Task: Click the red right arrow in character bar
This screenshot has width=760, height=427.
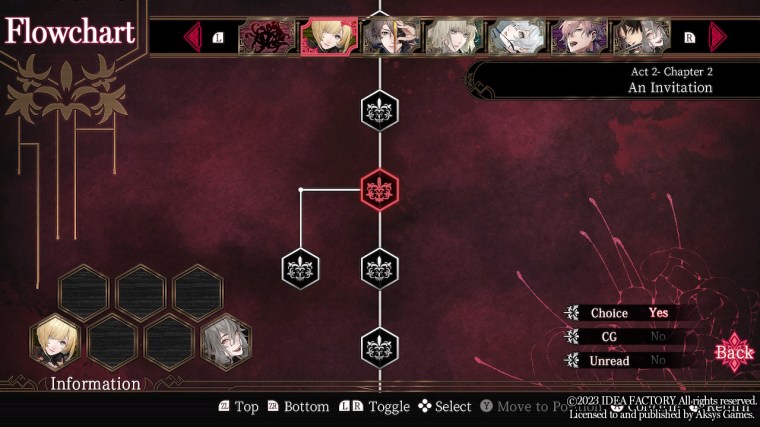Action: (717, 38)
